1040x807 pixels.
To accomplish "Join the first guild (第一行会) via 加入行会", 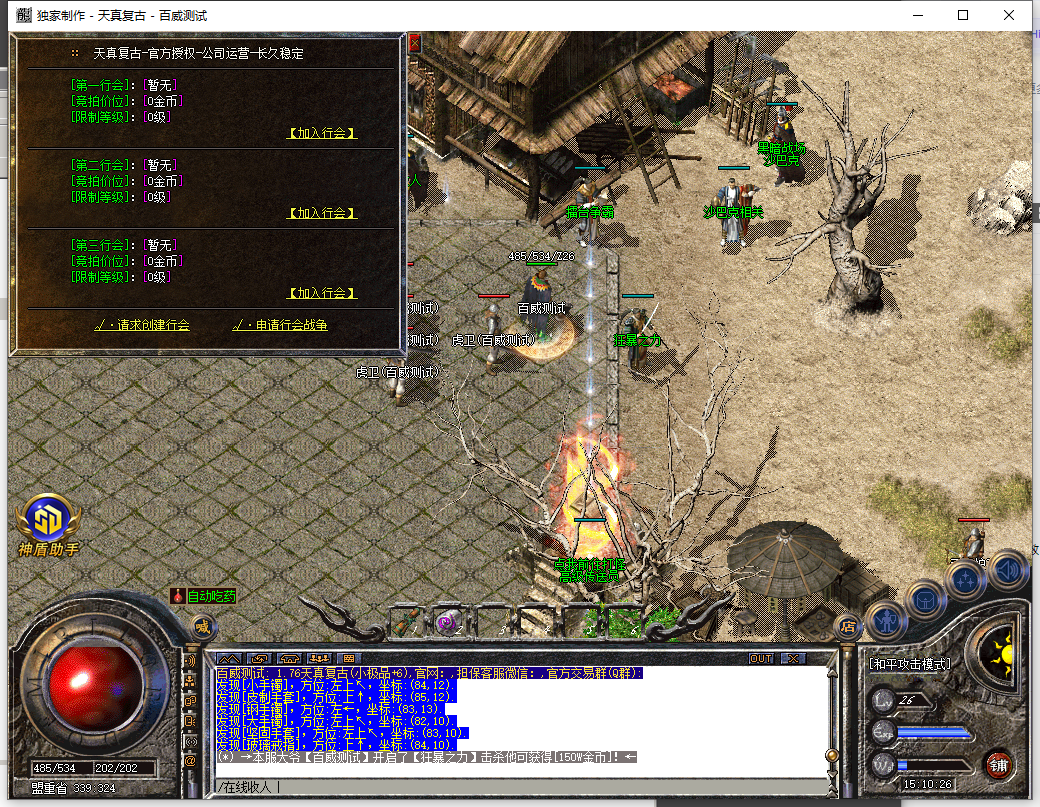I will pyautogui.click(x=322, y=133).
